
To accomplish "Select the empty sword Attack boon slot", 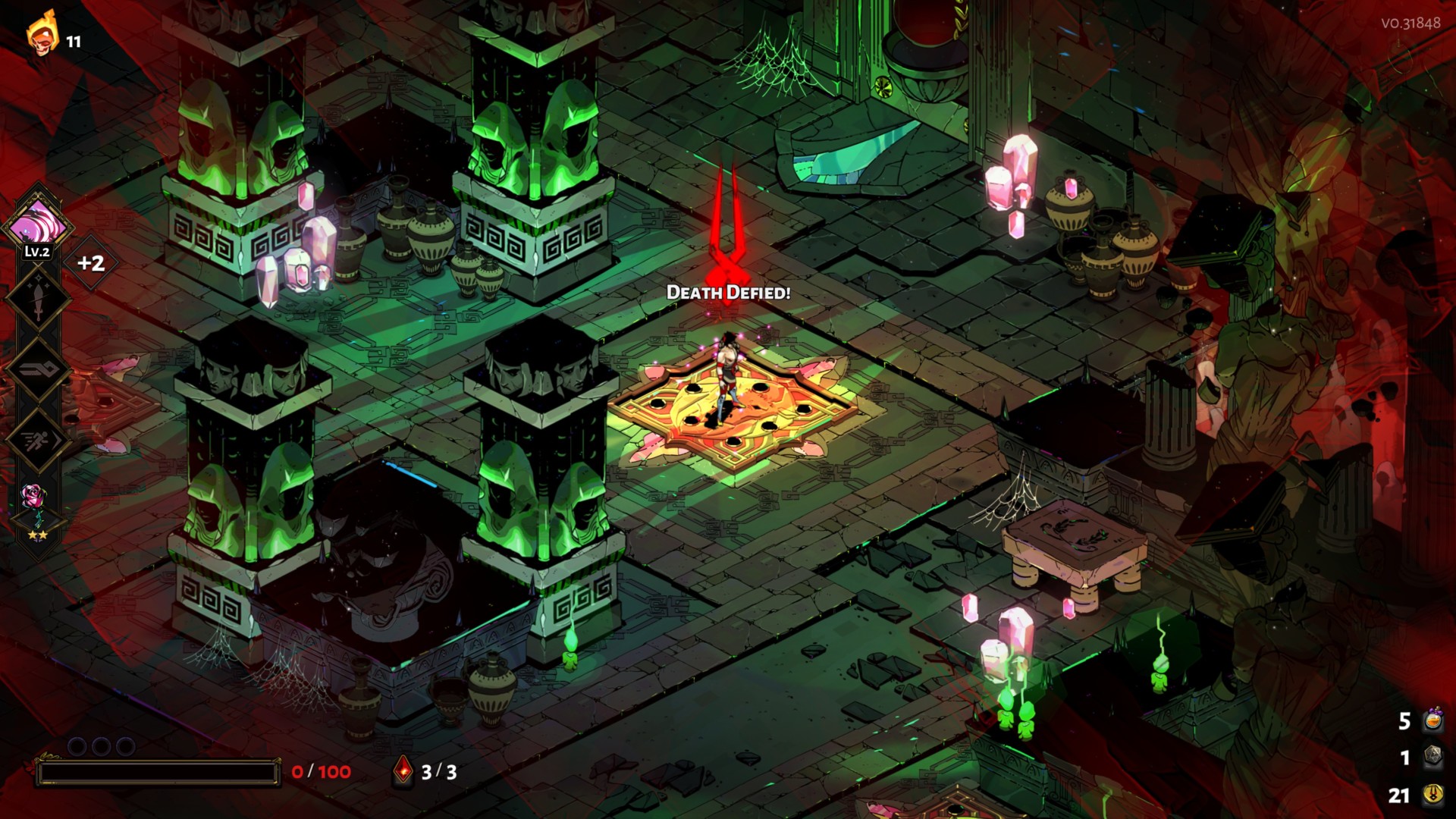I will 38,297.
